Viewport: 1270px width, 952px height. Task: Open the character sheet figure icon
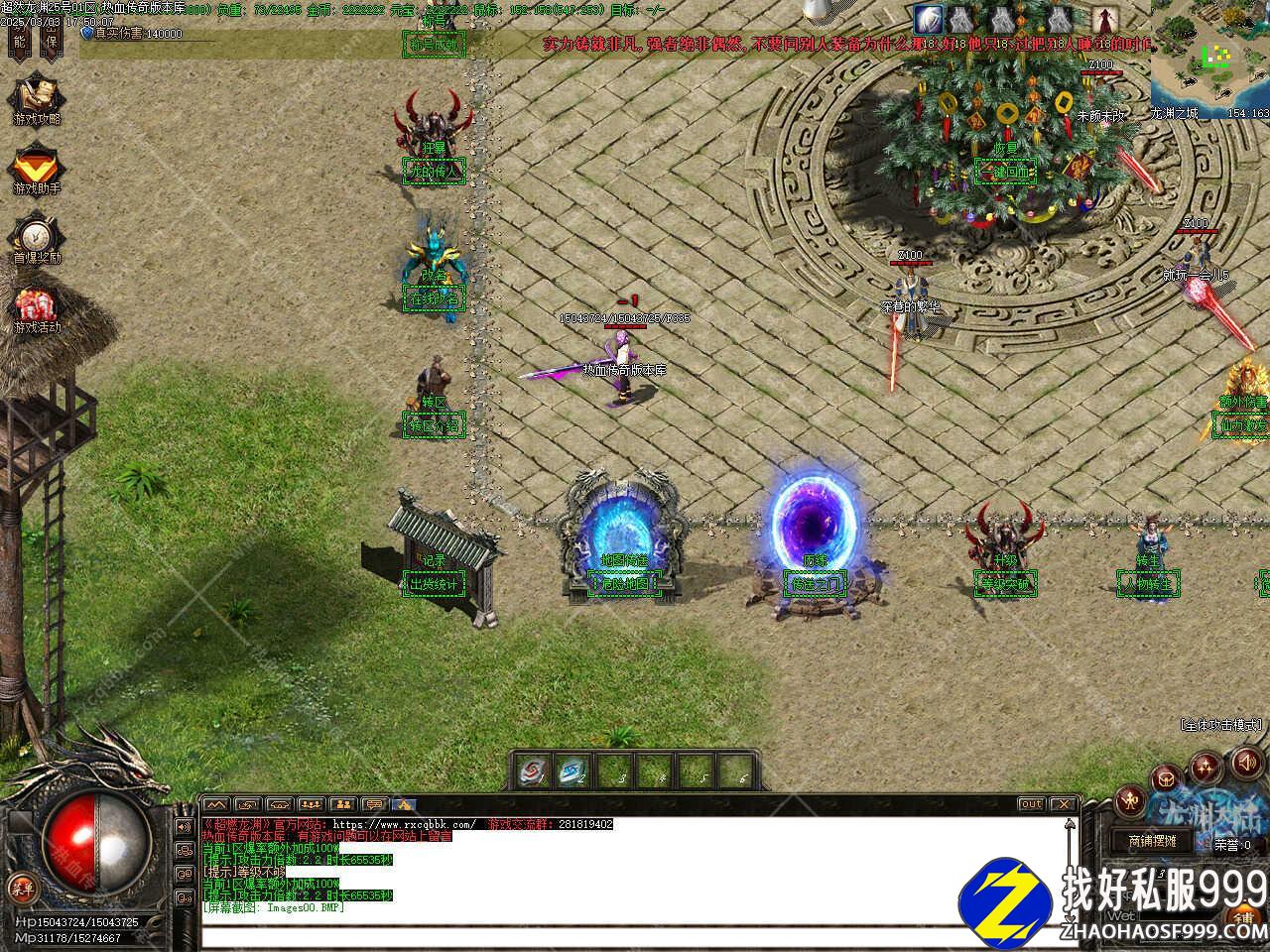(x=1130, y=800)
